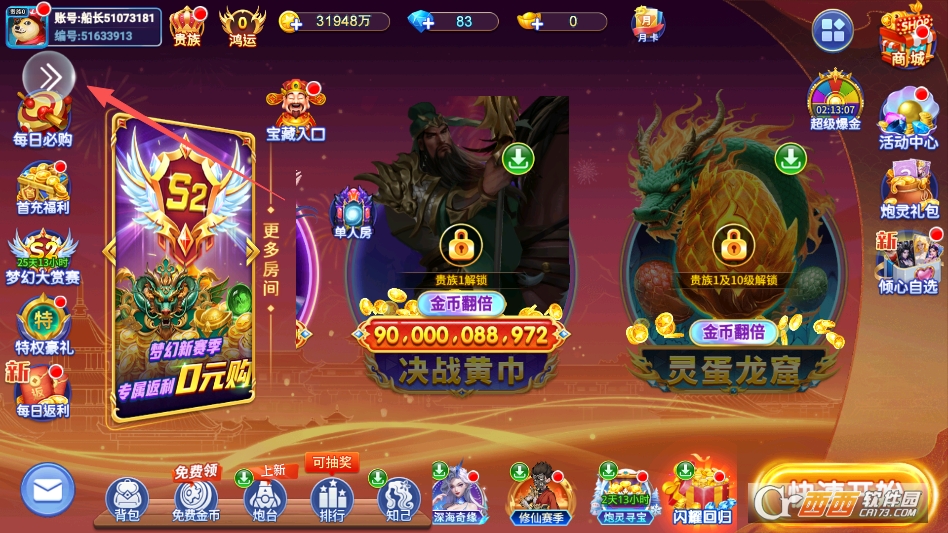Open 宝藏入口 treasure entrance
Screen dimensions: 948x533
(x=295, y=110)
